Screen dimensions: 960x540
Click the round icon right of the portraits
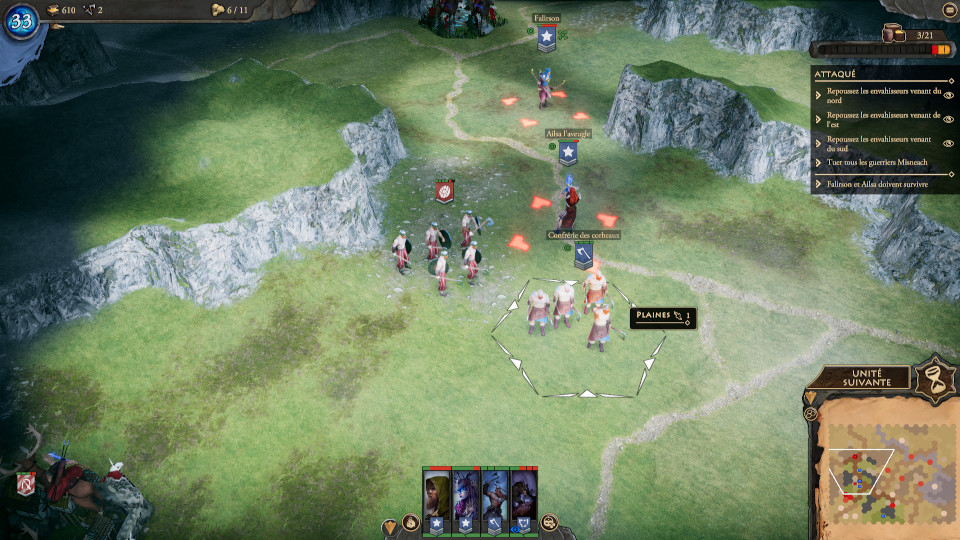click(549, 522)
